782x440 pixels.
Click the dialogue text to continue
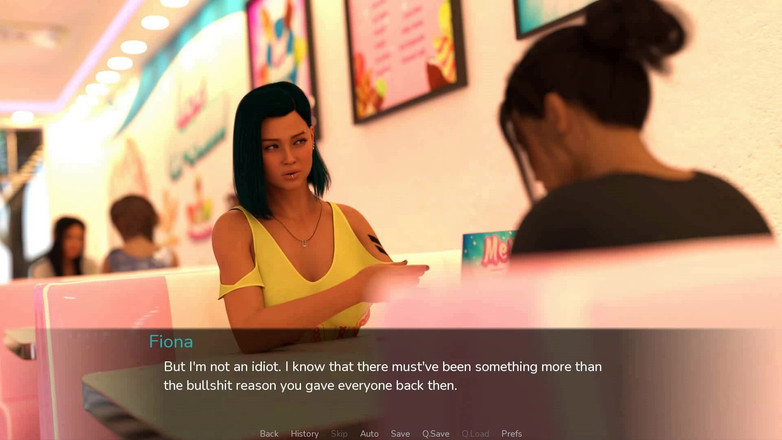(382, 376)
